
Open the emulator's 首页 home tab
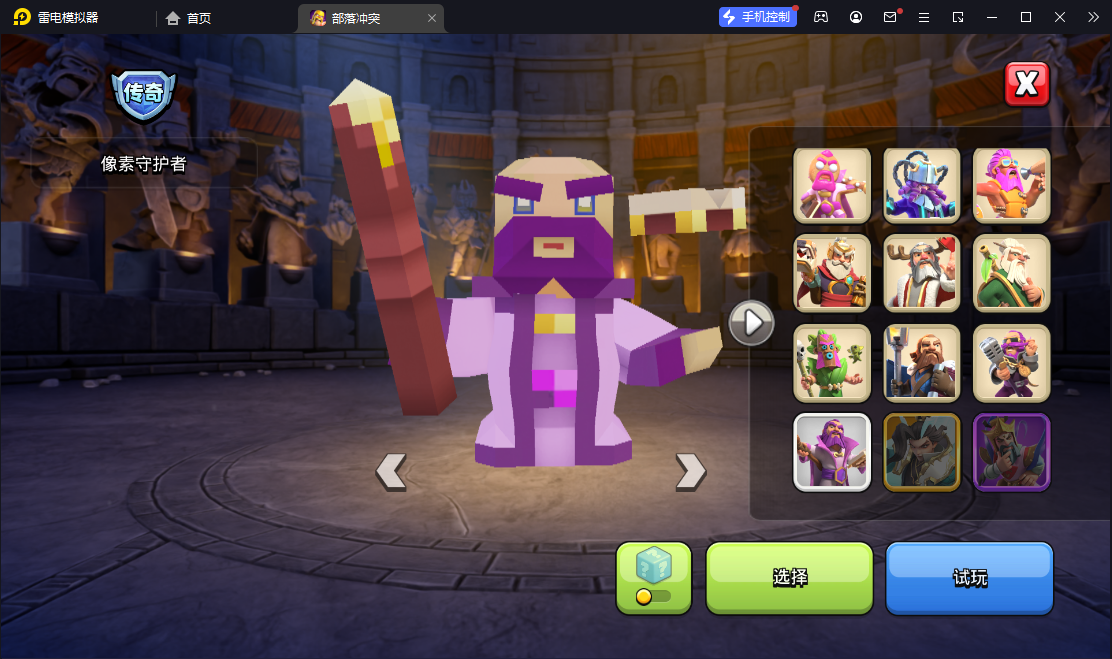tap(188, 18)
